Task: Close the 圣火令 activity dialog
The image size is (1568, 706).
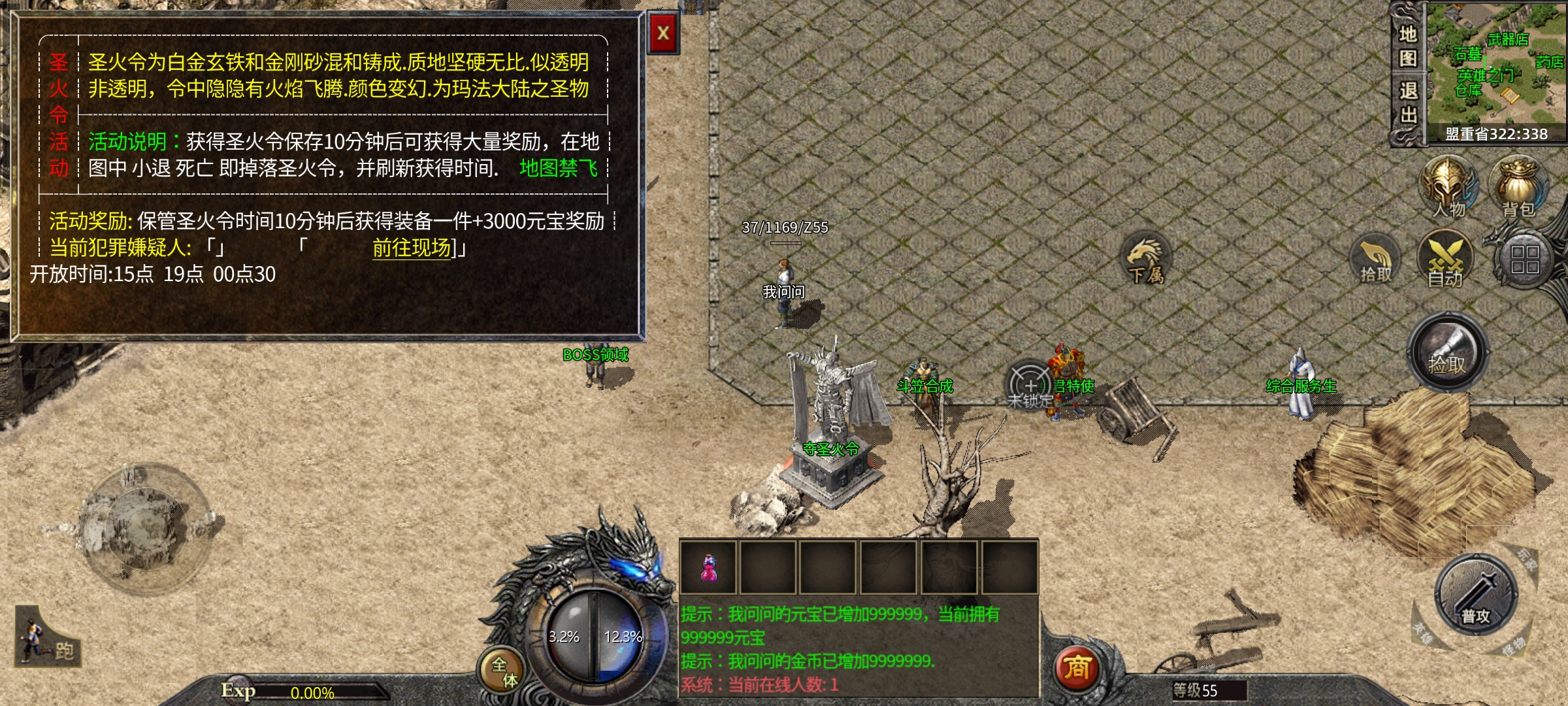Action: (663, 33)
